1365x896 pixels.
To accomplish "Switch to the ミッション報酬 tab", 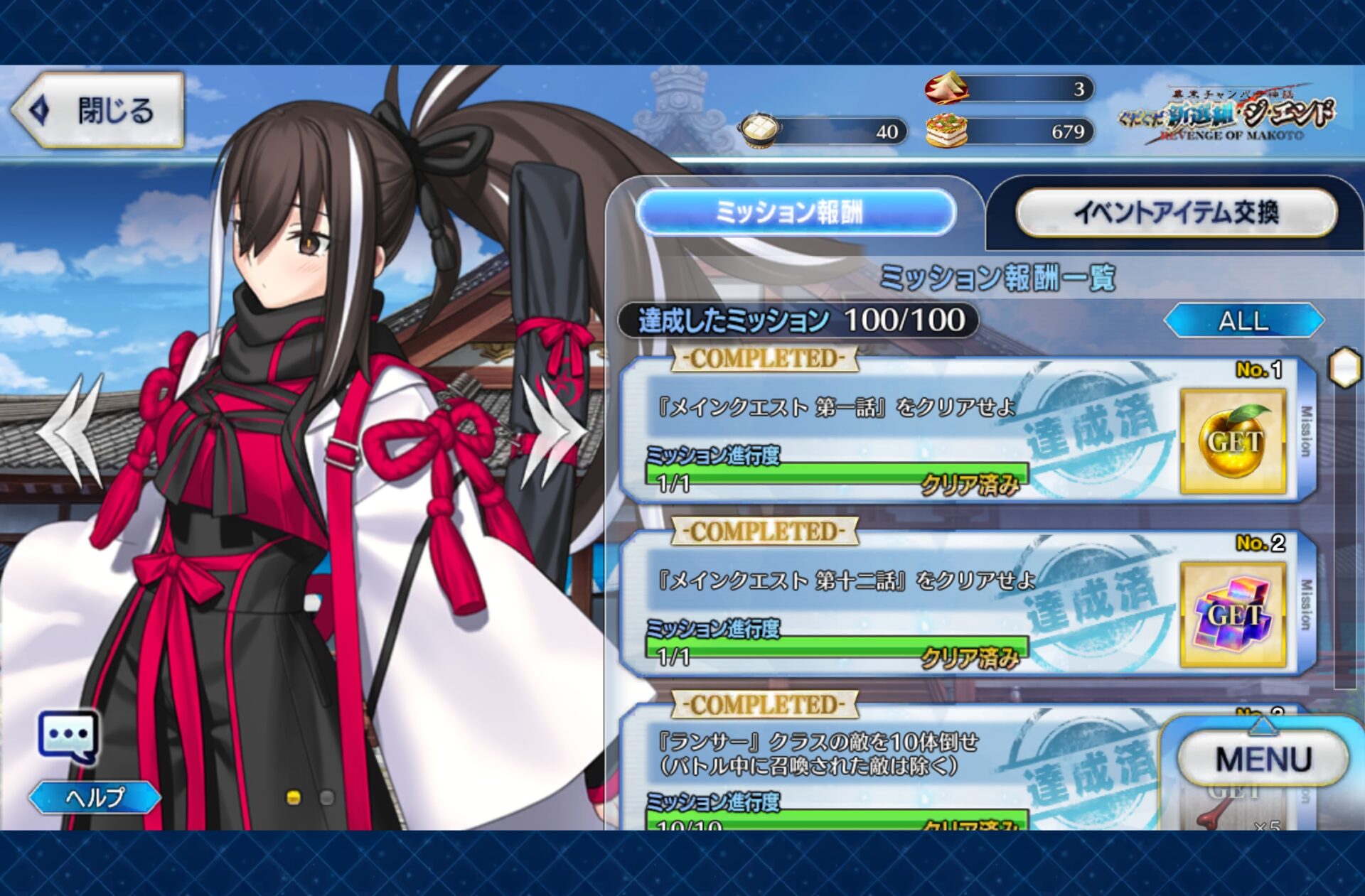I will pos(795,212).
